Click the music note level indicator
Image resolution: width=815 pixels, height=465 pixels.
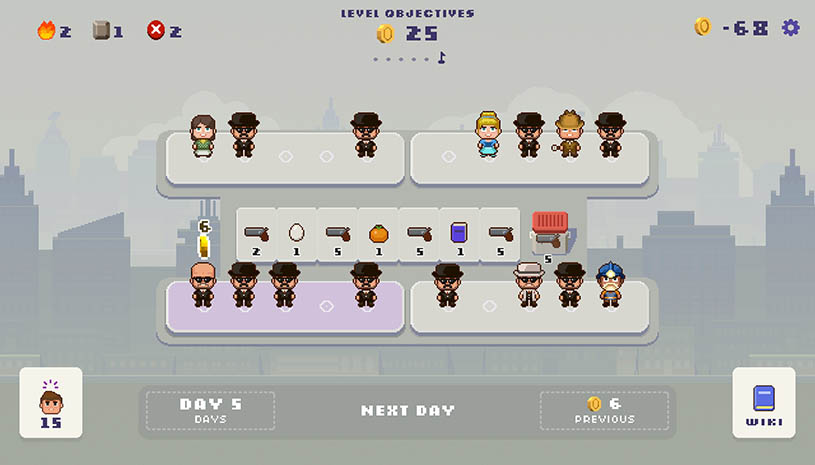click(441, 58)
